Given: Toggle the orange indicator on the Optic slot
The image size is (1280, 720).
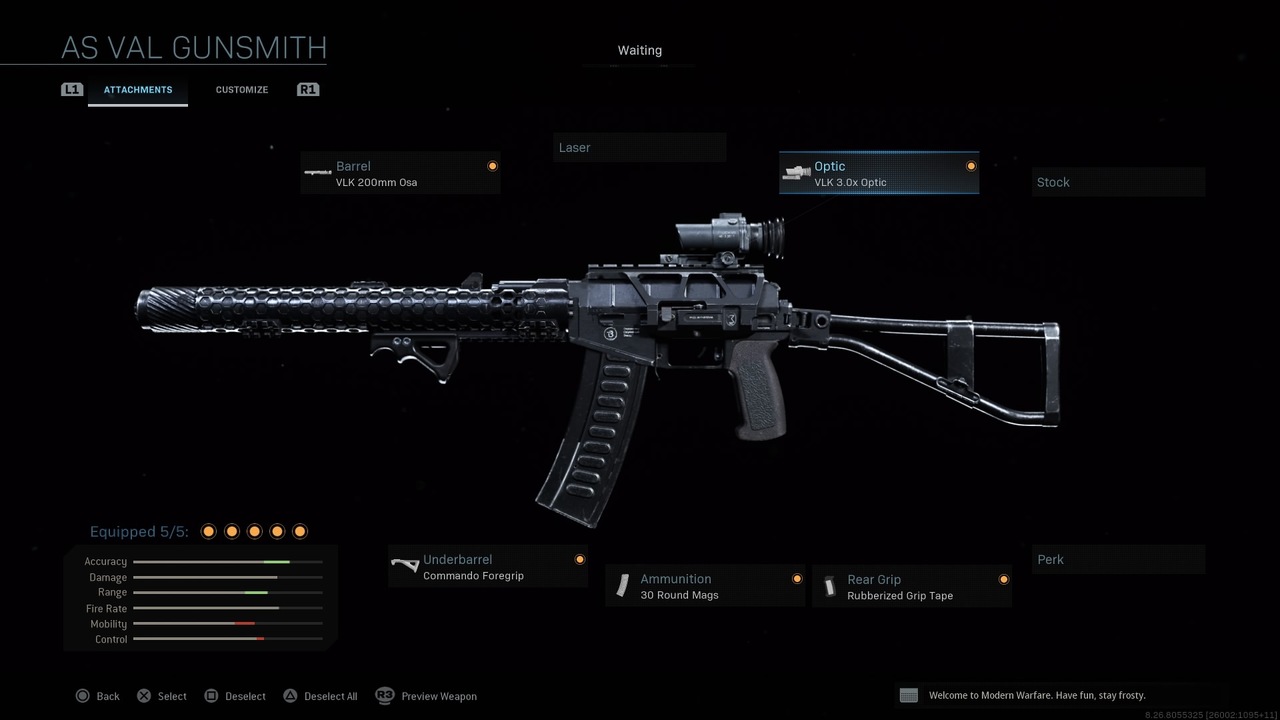Looking at the screenshot, I should pyautogui.click(x=970, y=166).
